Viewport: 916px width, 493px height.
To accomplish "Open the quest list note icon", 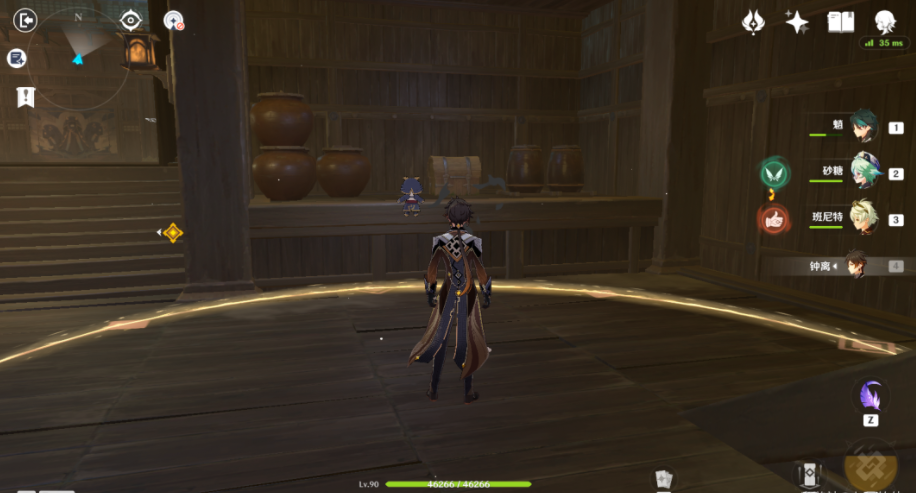I will 16,58.
